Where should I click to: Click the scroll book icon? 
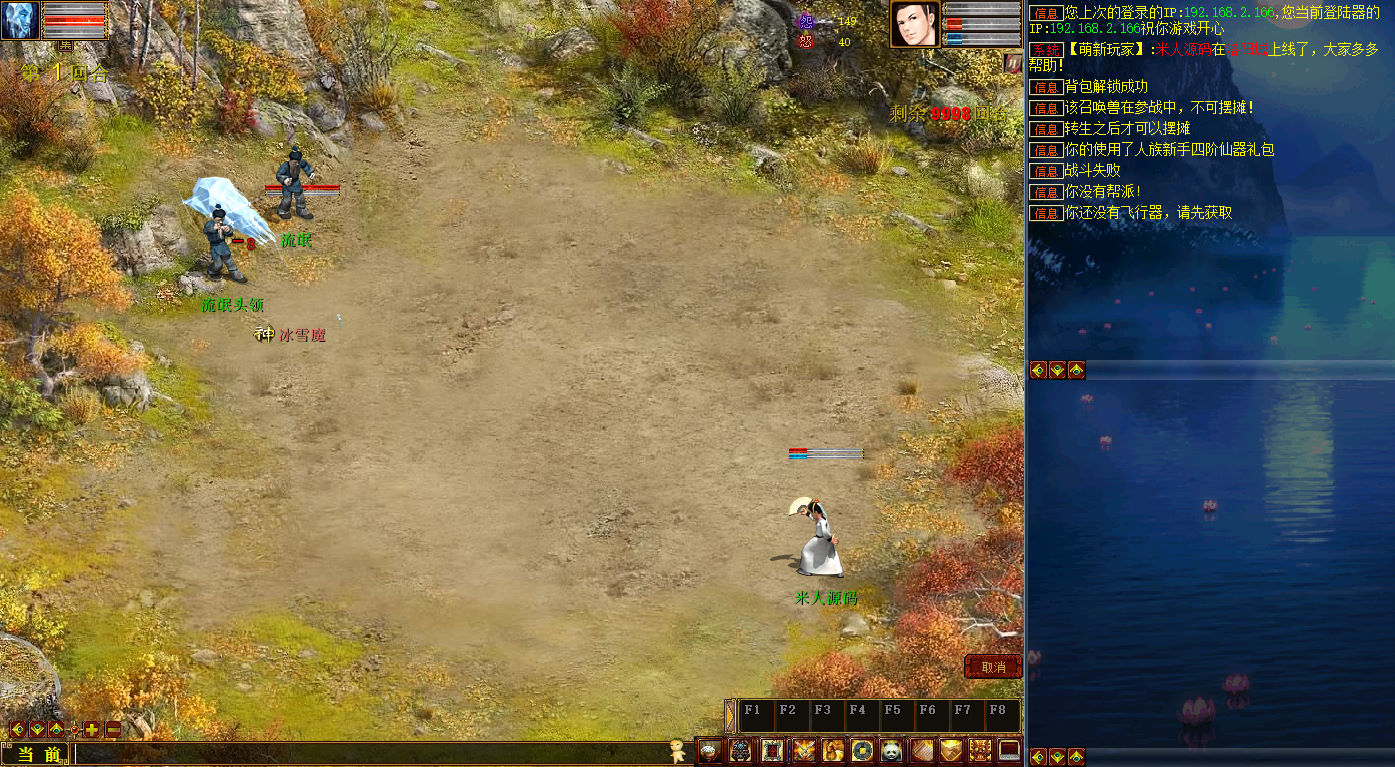coord(921,751)
